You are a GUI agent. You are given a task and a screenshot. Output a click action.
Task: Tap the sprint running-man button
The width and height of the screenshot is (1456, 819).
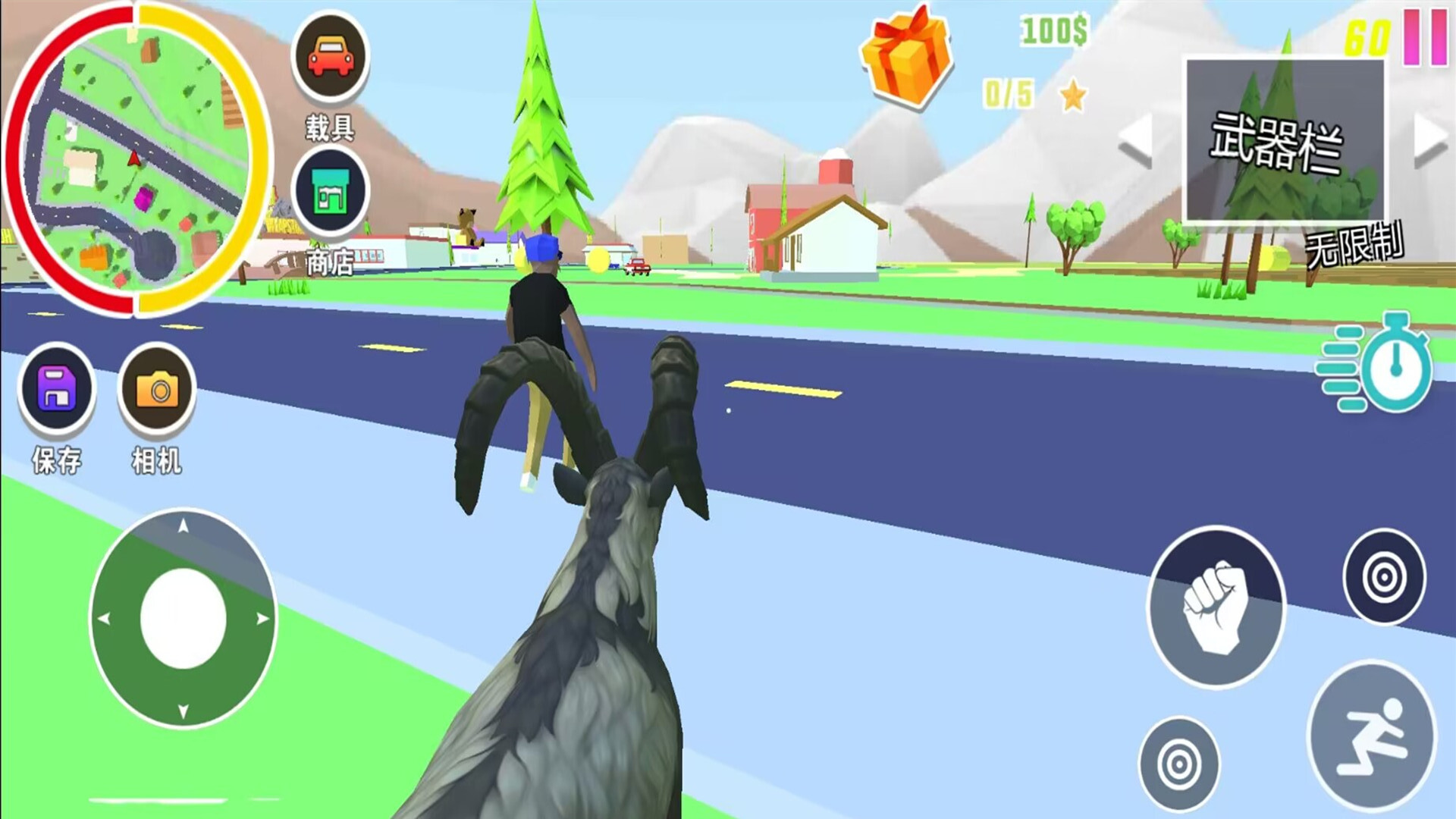1372,736
